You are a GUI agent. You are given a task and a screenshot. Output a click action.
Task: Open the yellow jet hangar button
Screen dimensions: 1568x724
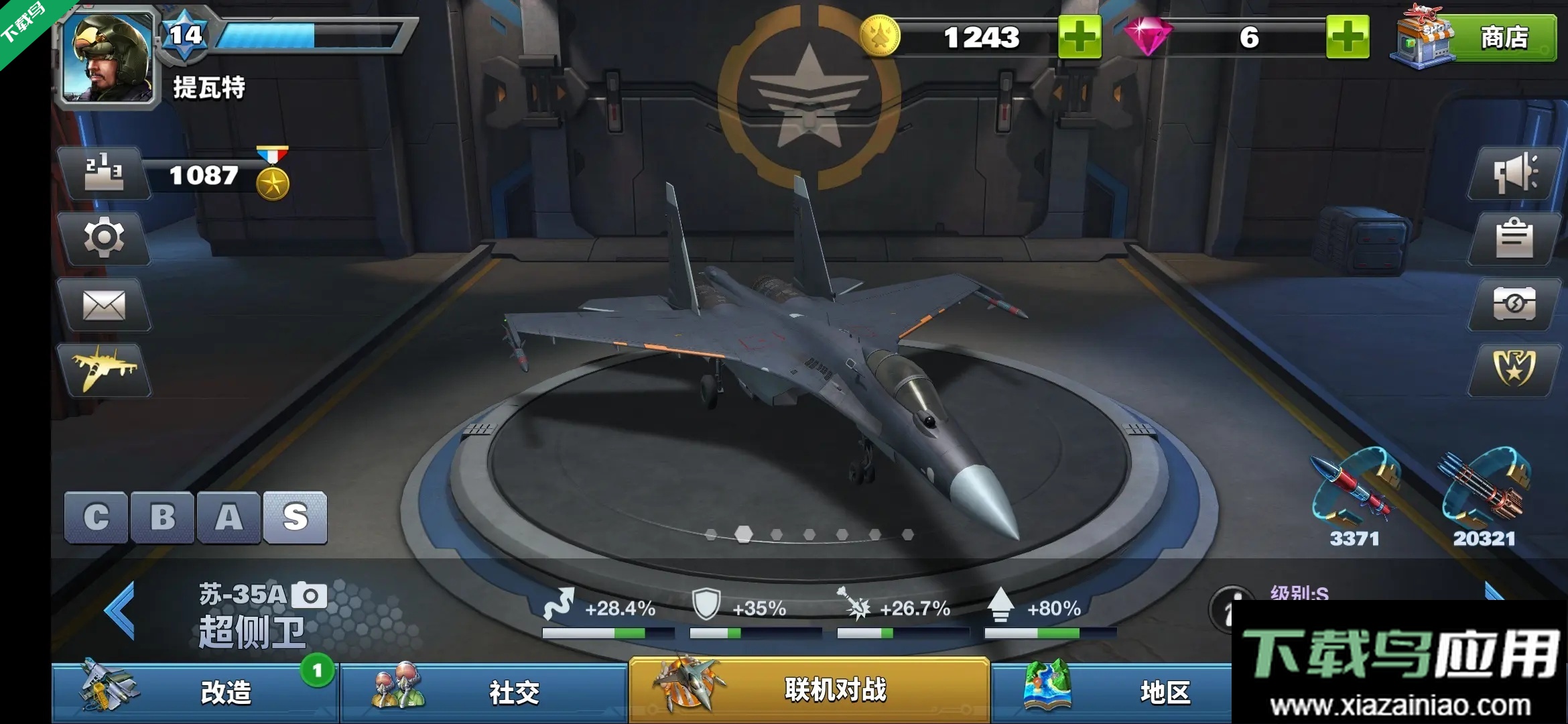(104, 370)
